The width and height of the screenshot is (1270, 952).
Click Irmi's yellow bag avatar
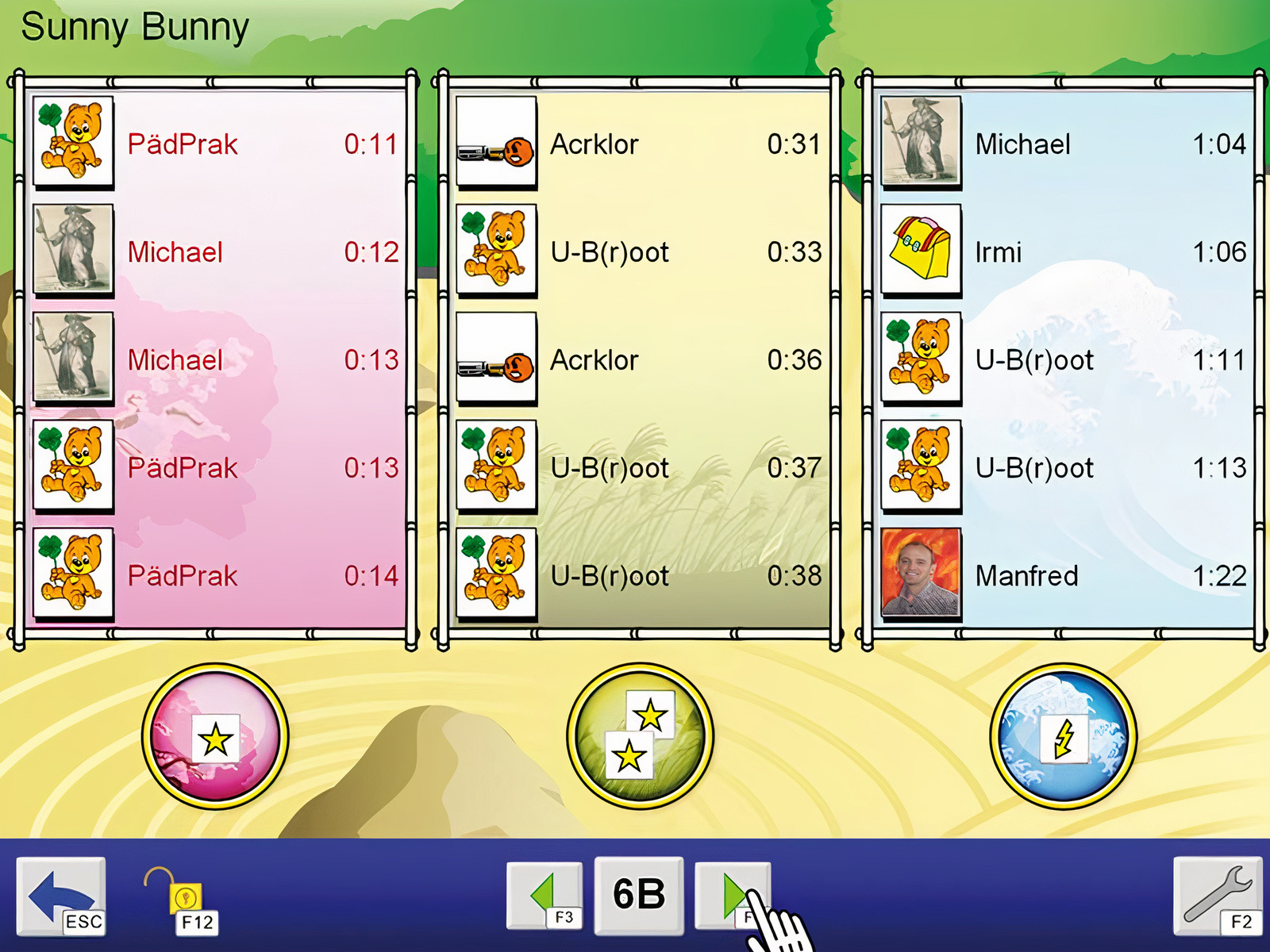click(x=921, y=251)
